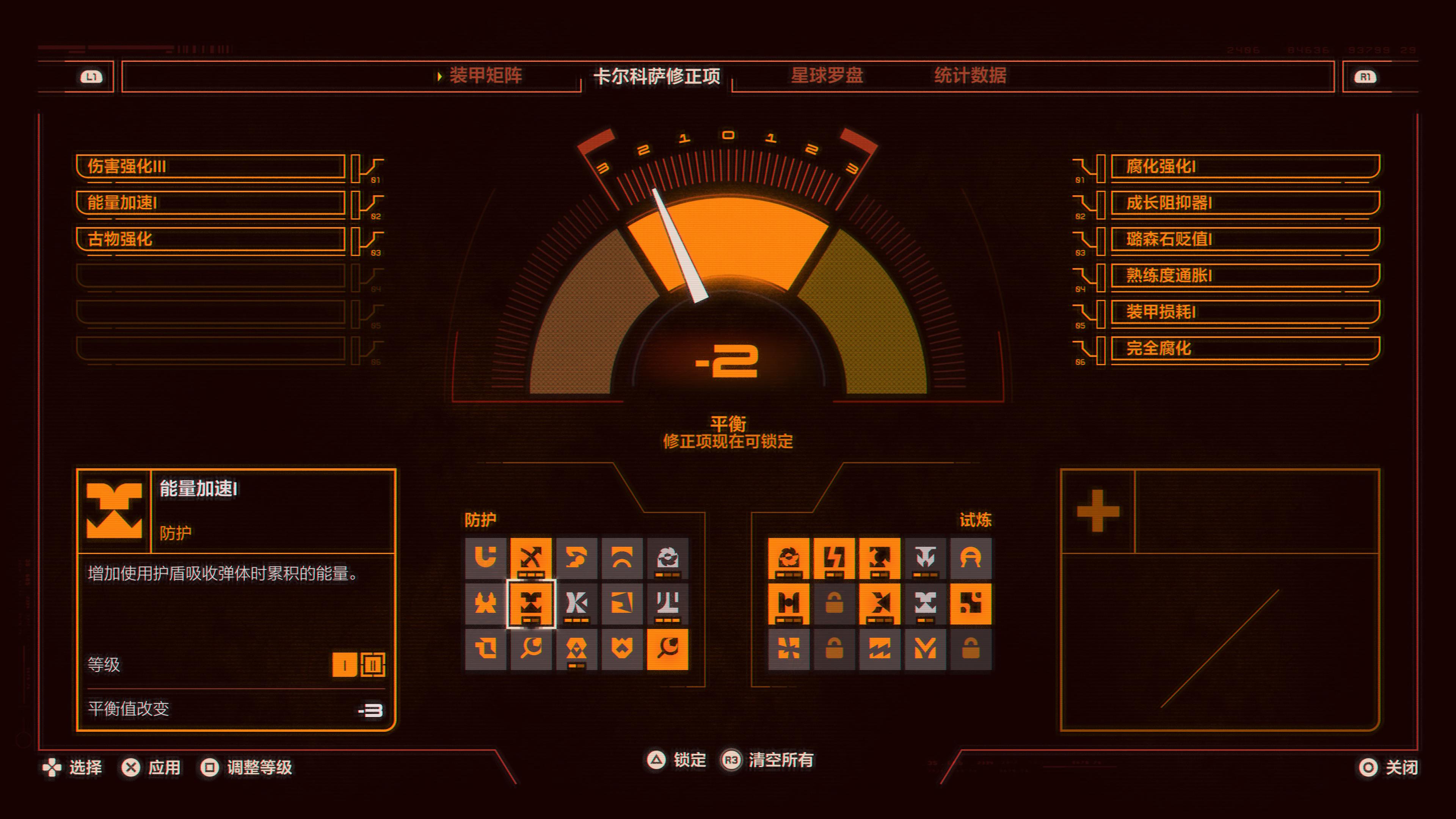This screenshot has width=1456, height=819.
Task: Select the 装甲损耗I row
Action: [x=1244, y=312]
